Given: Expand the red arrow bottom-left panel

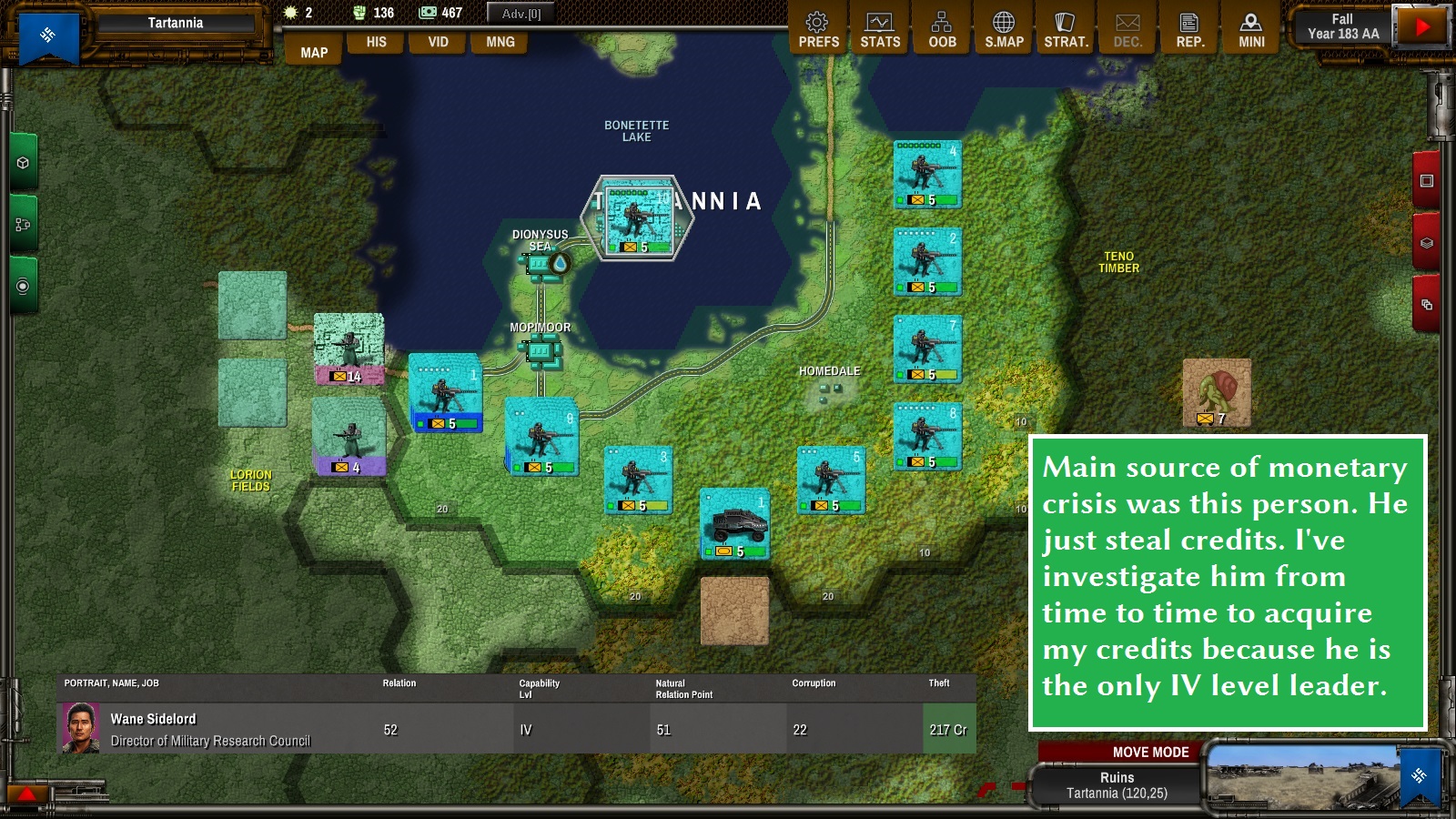Looking at the screenshot, I should click(x=27, y=794).
